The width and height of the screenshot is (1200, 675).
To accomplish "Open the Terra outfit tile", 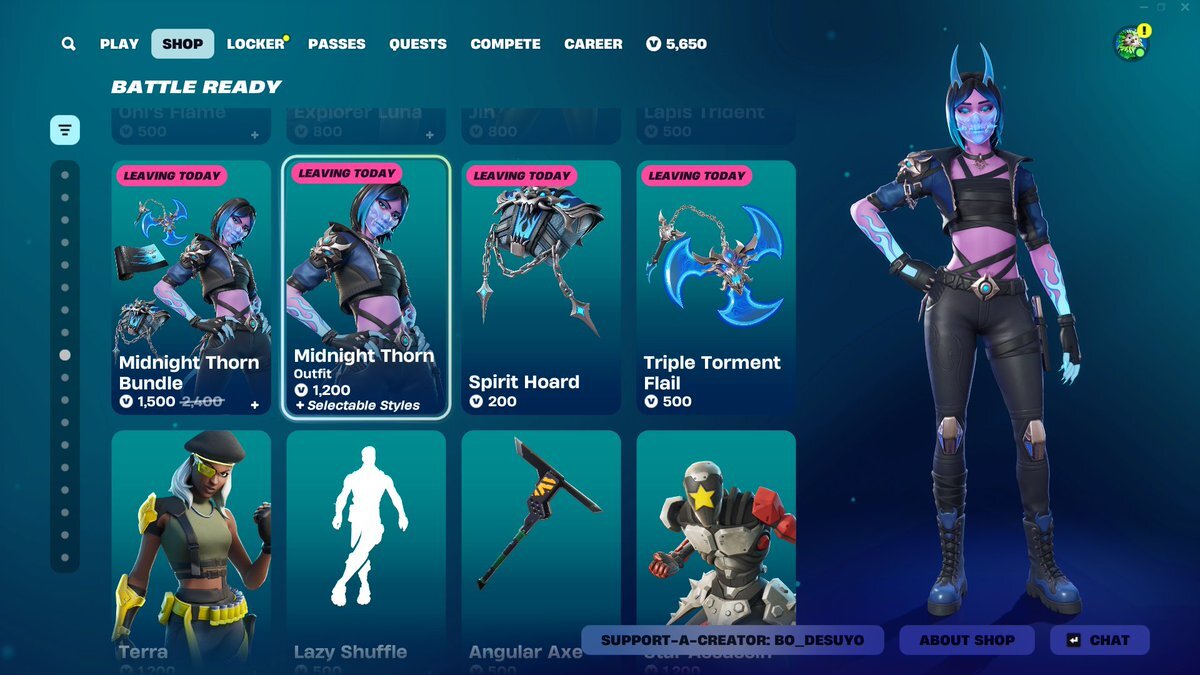I will click(x=191, y=545).
